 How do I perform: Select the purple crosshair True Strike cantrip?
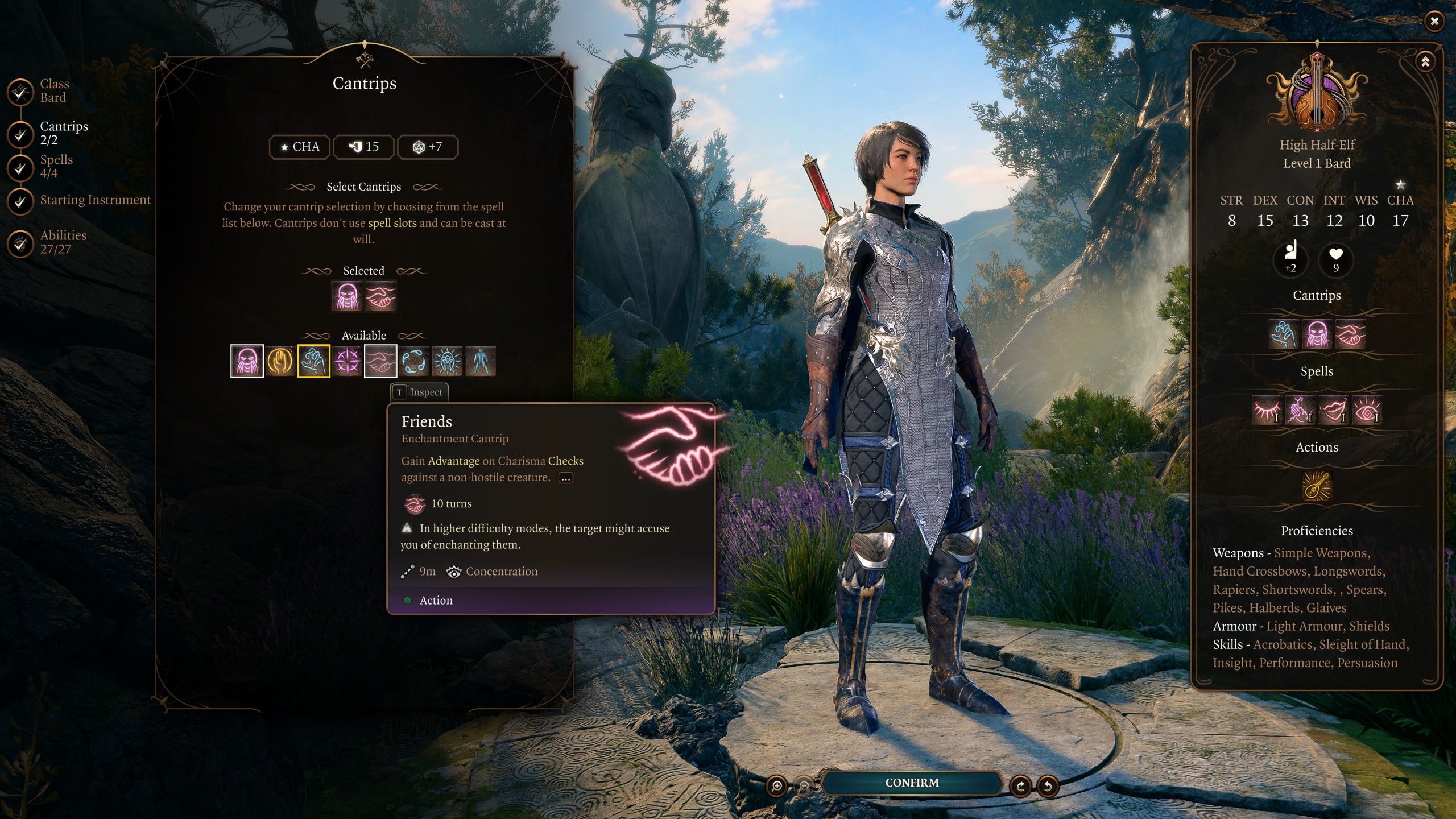347,361
